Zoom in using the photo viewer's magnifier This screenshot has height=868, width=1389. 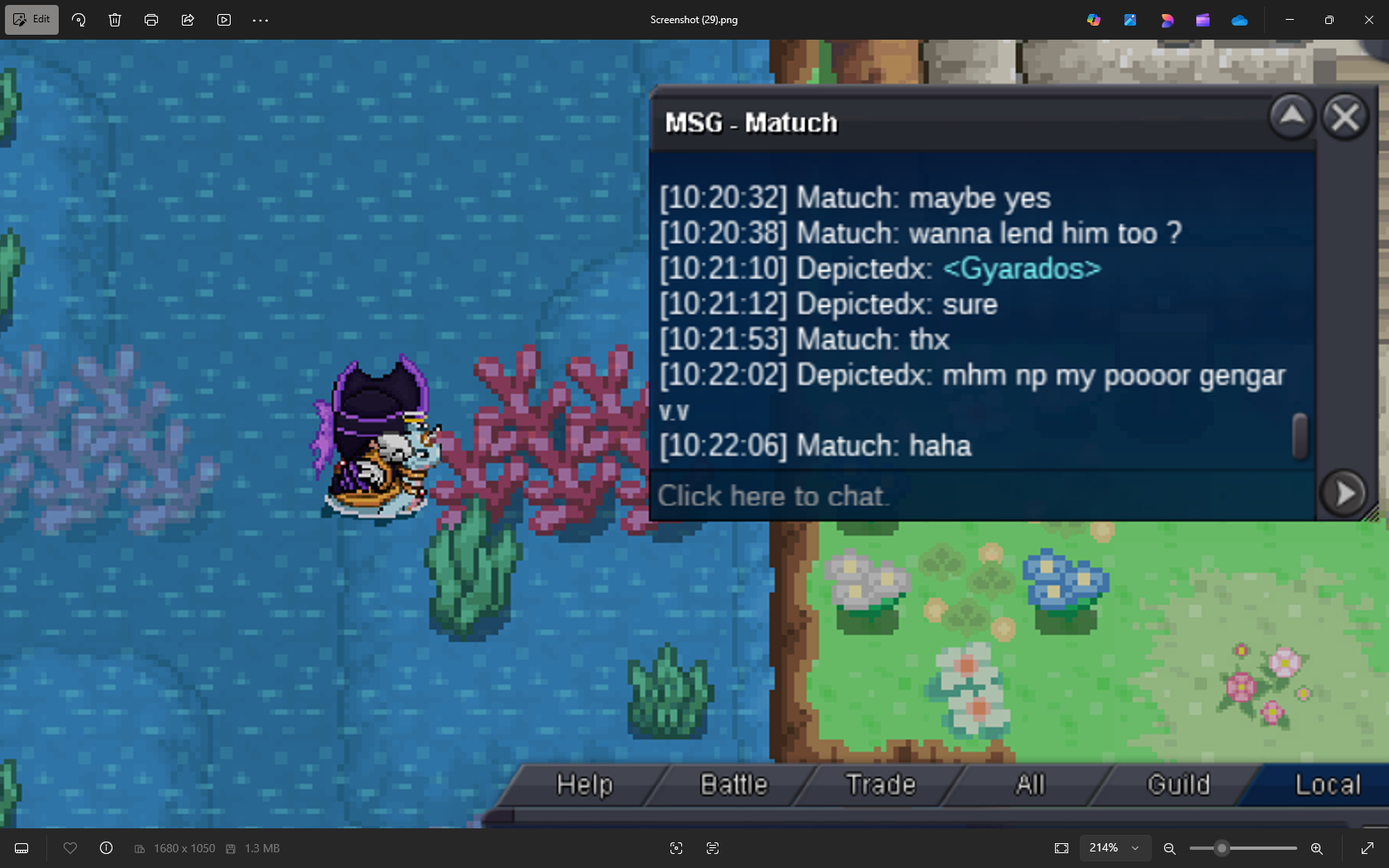tap(1316, 848)
